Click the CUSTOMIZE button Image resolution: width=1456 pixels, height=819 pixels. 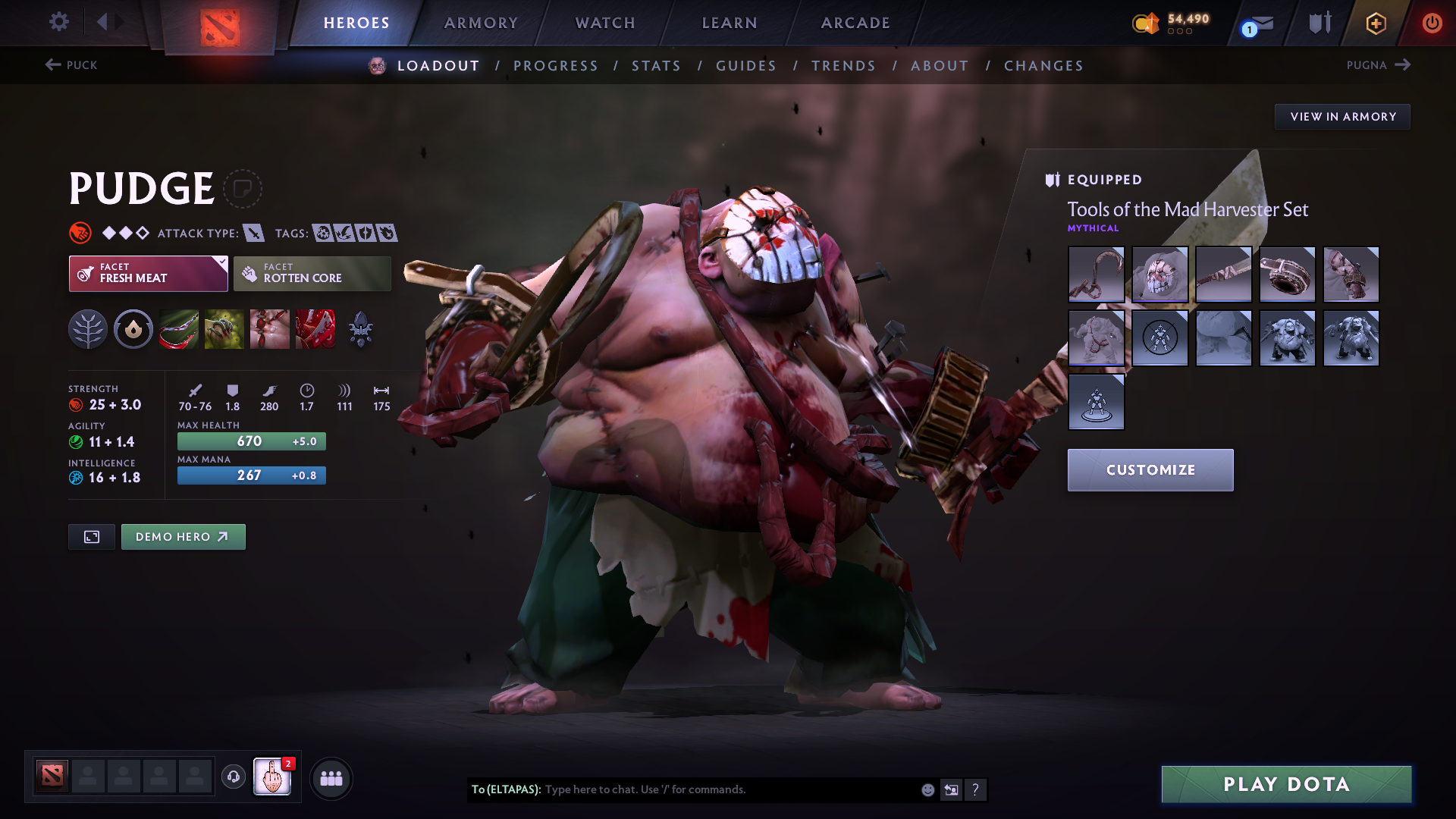(1150, 470)
